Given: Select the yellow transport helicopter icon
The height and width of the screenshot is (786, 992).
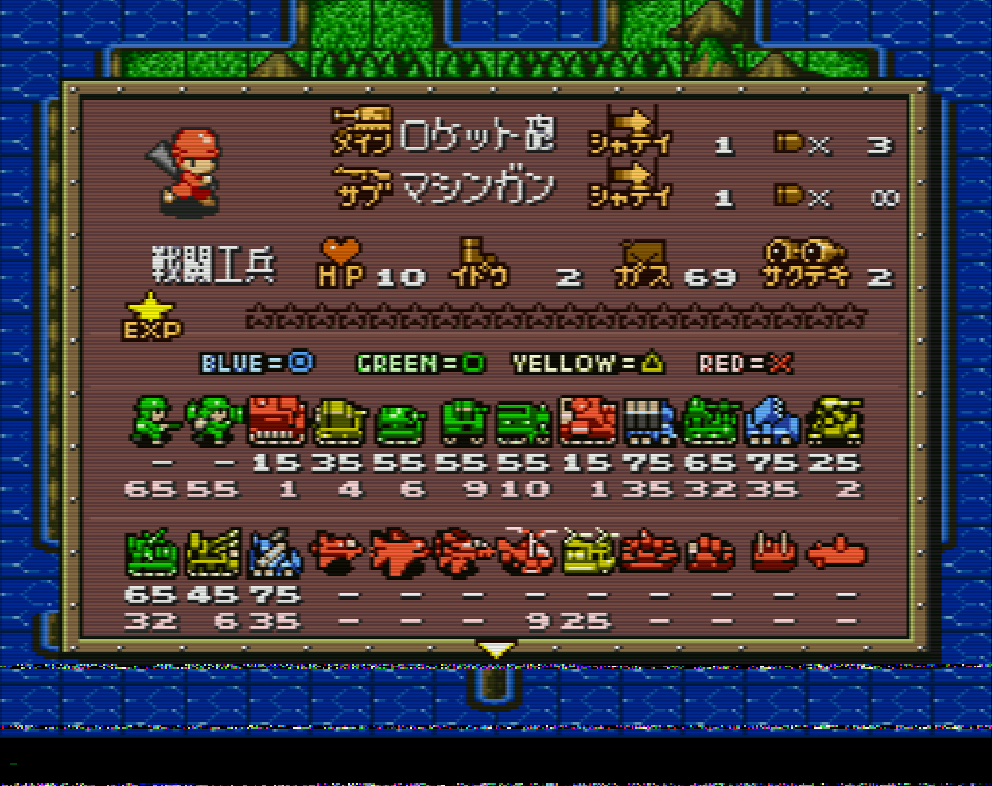Looking at the screenshot, I should [x=588, y=551].
